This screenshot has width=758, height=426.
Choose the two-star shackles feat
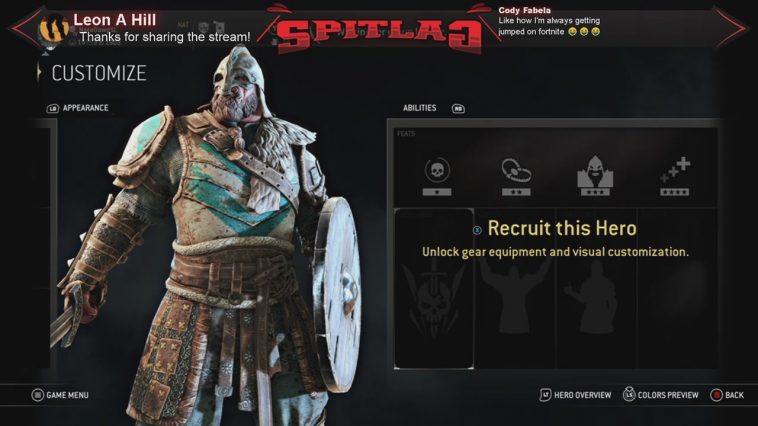click(516, 174)
